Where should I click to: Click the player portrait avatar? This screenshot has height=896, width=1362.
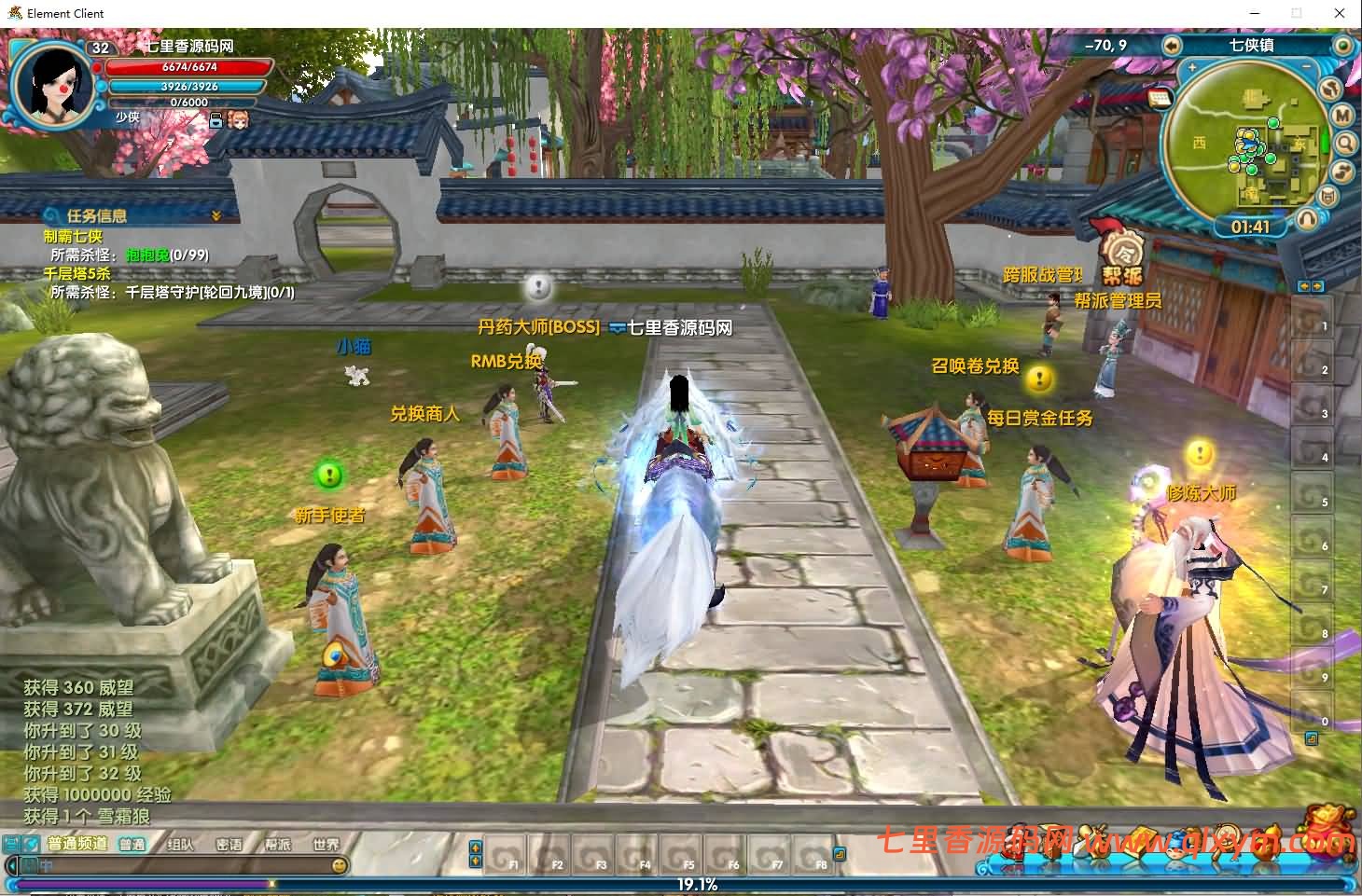(x=50, y=81)
